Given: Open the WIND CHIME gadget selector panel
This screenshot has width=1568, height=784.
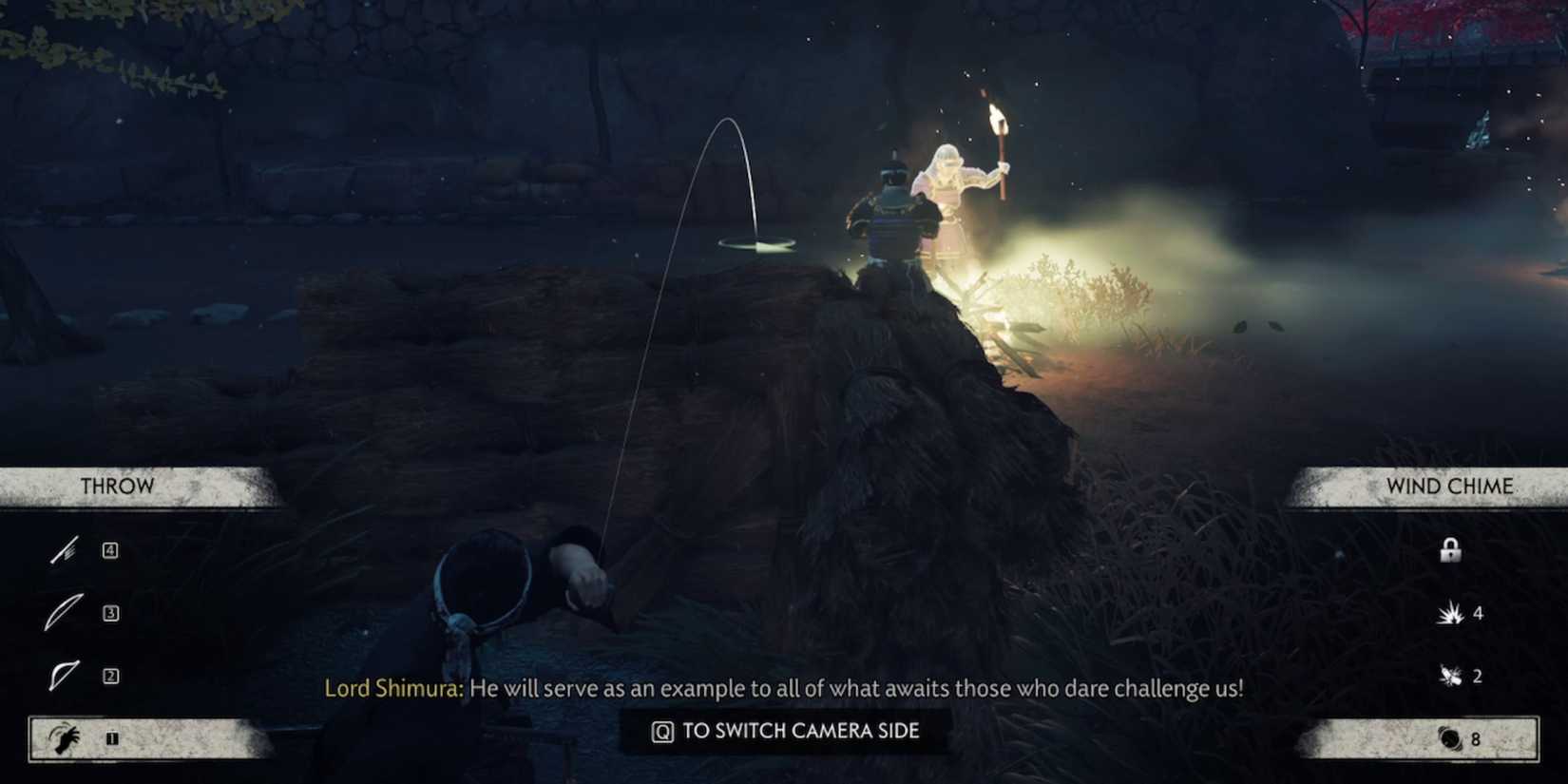Looking at the screenshot, I should [x=1450, y=486].
